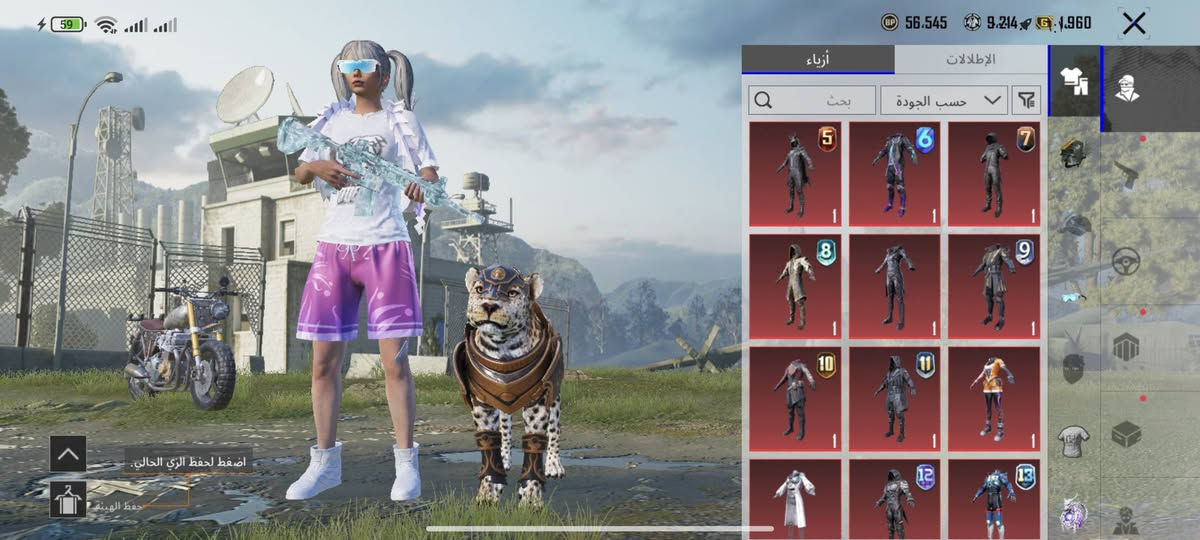1200x540 pixels.
Task: Select the helmet category in the sidebar
Action: coord(1073,153)
